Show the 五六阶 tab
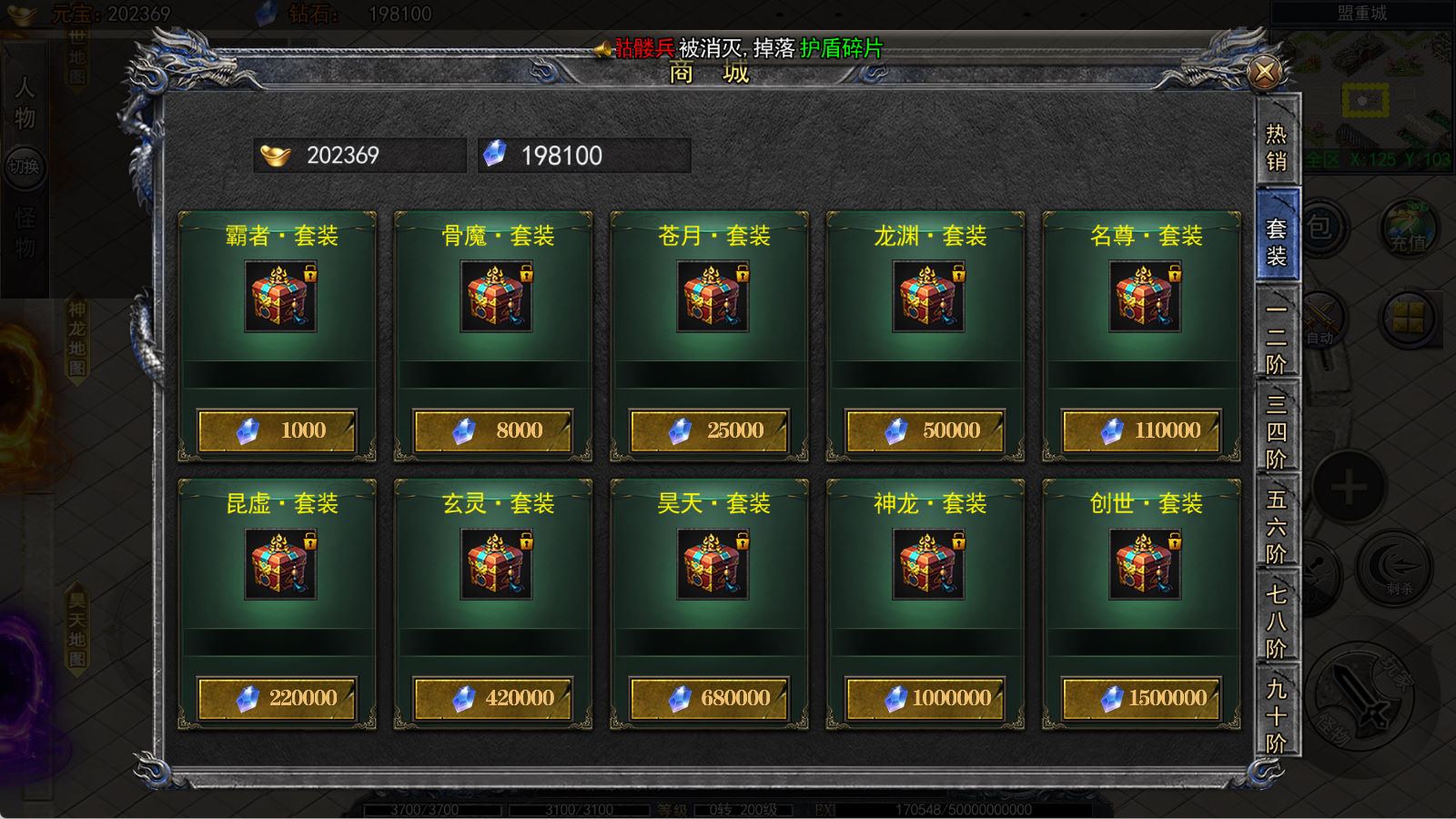 tap(1277, 527)
